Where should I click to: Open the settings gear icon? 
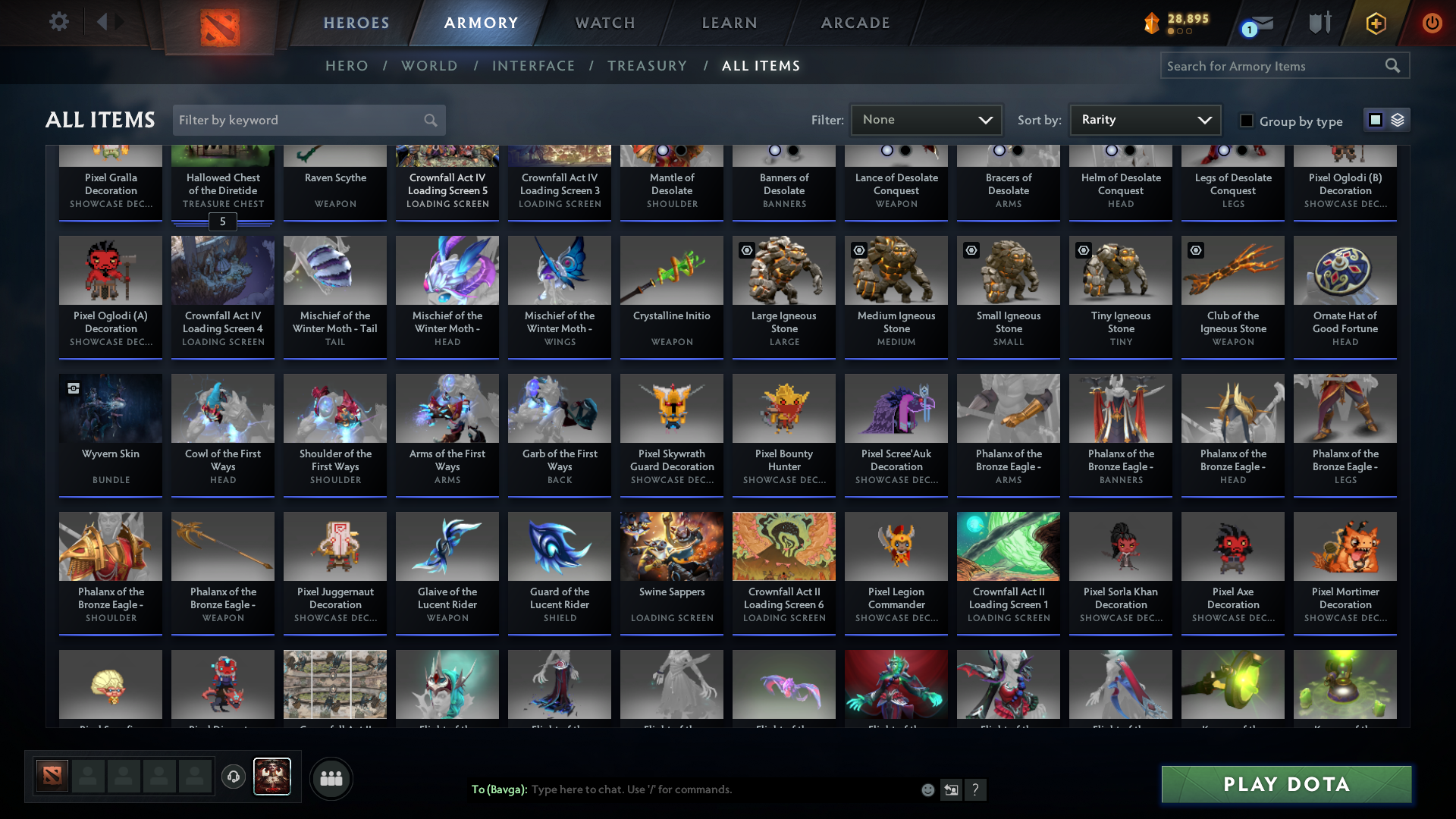[59, 22]
